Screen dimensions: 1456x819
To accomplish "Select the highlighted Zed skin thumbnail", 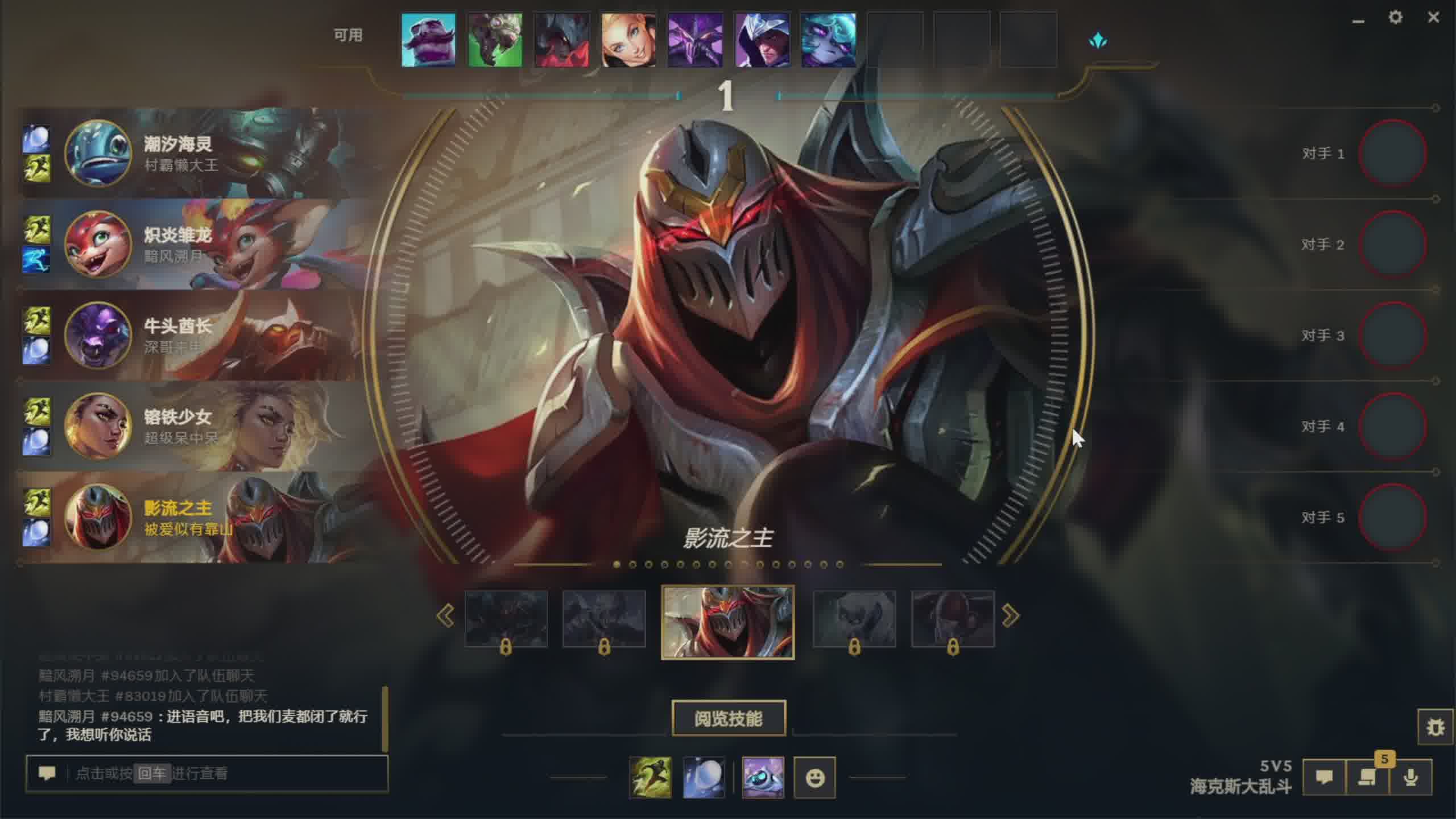I will click(x=727, y=622).
